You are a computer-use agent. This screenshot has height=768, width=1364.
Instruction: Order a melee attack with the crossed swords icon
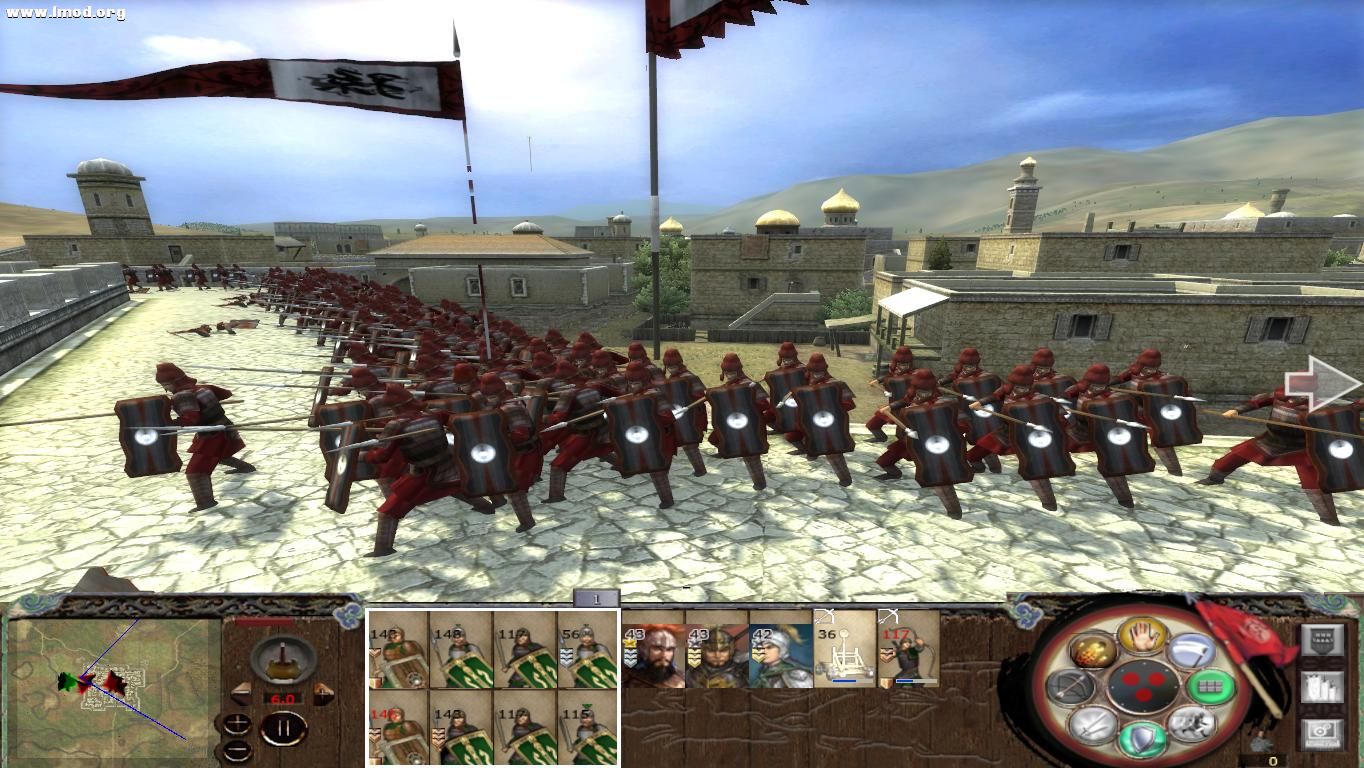[x=1092, y=725]
